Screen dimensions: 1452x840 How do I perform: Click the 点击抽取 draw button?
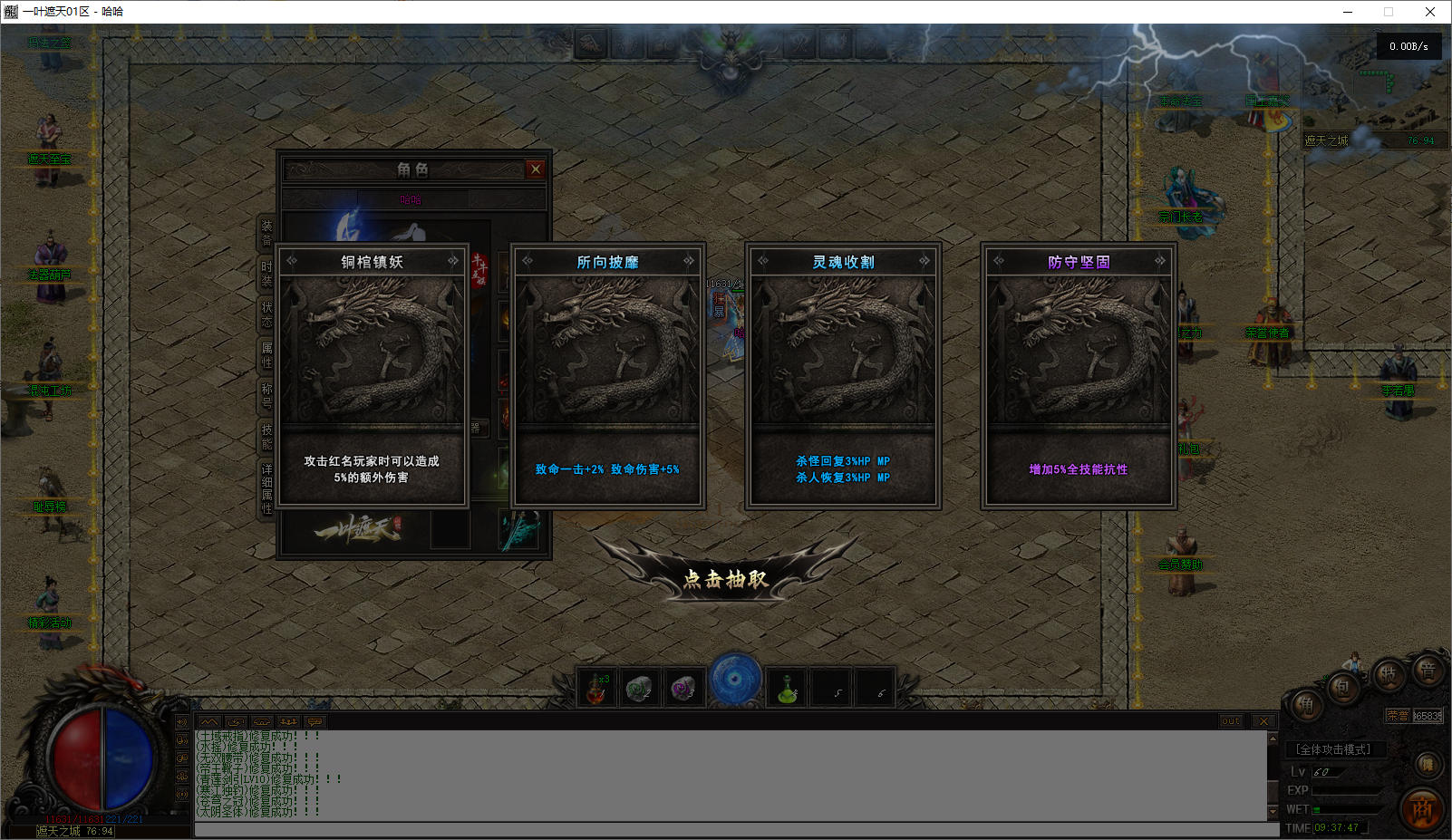pyautogui.click(x=725, y=578)
